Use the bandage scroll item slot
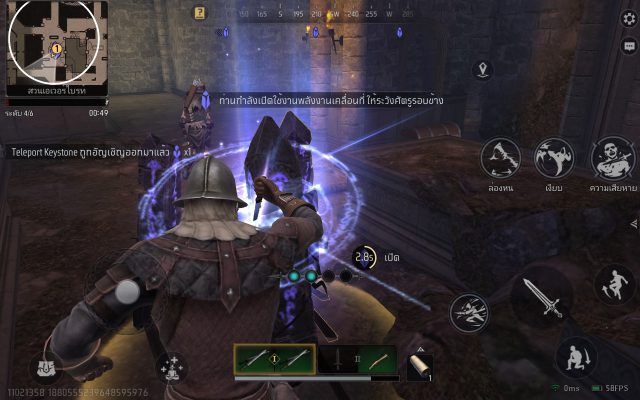 click(420, 366)
